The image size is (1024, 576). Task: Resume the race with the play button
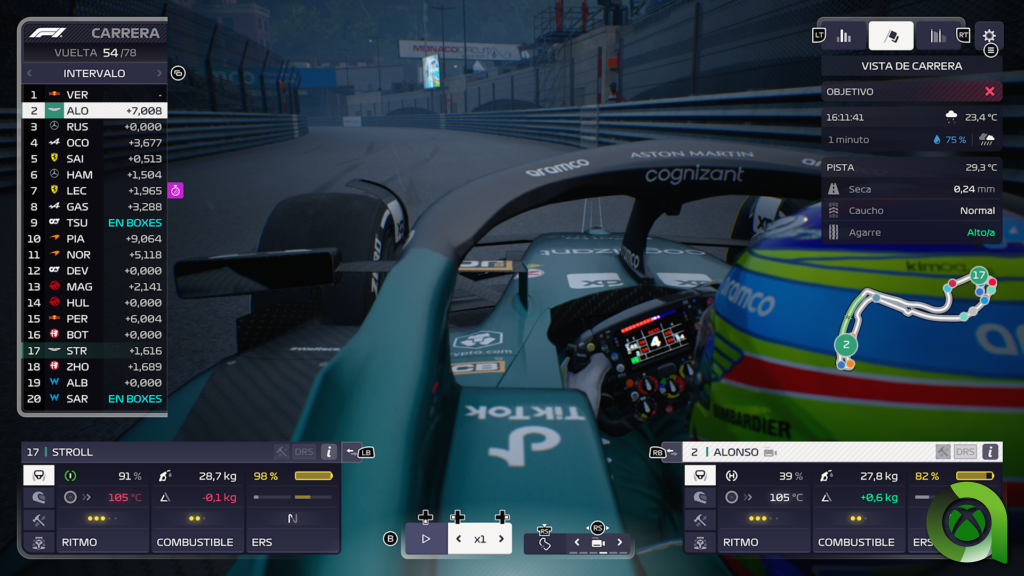[x=426, y=539]
